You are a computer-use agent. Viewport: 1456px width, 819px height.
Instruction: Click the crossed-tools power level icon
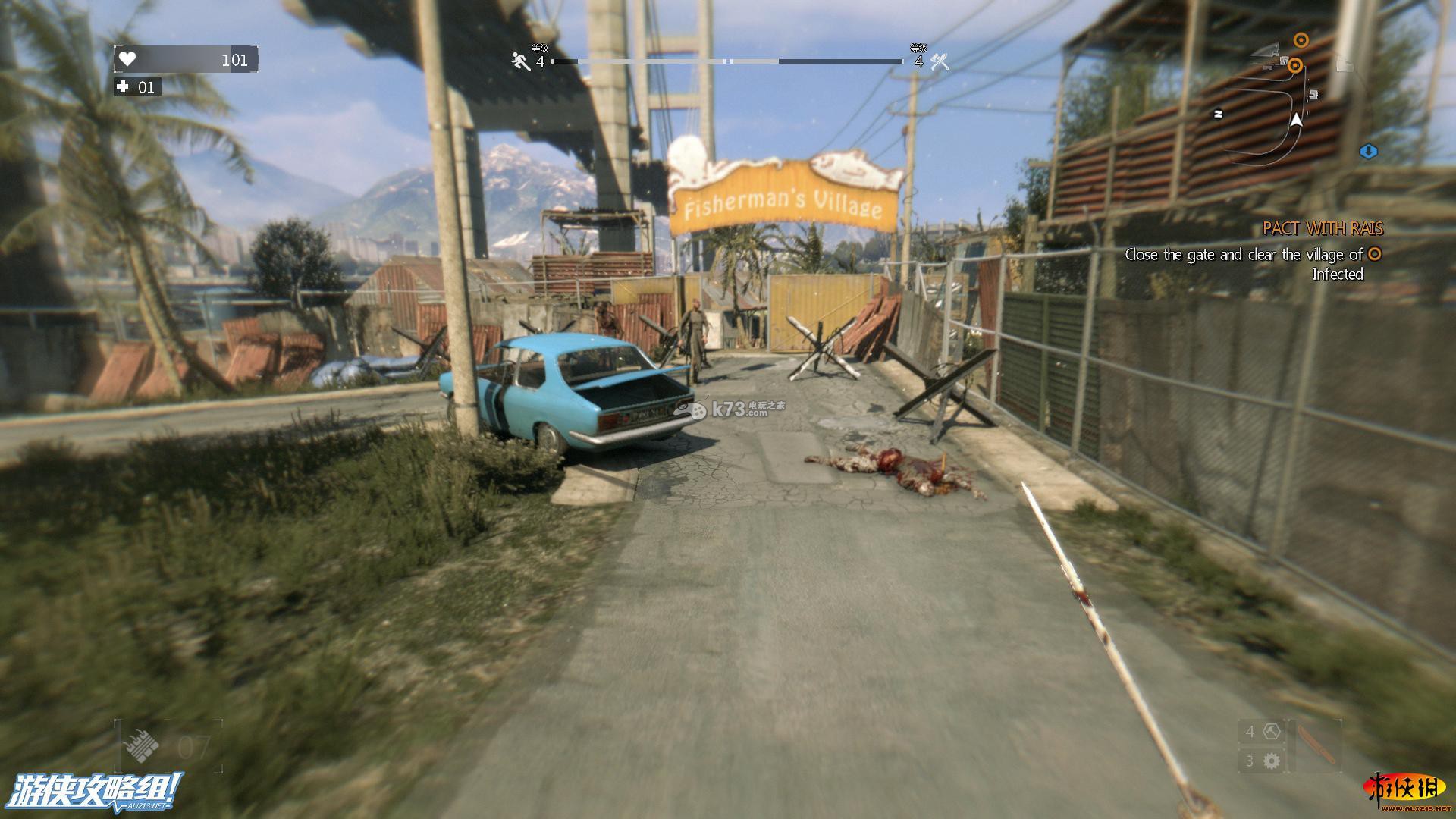point(940,61)
